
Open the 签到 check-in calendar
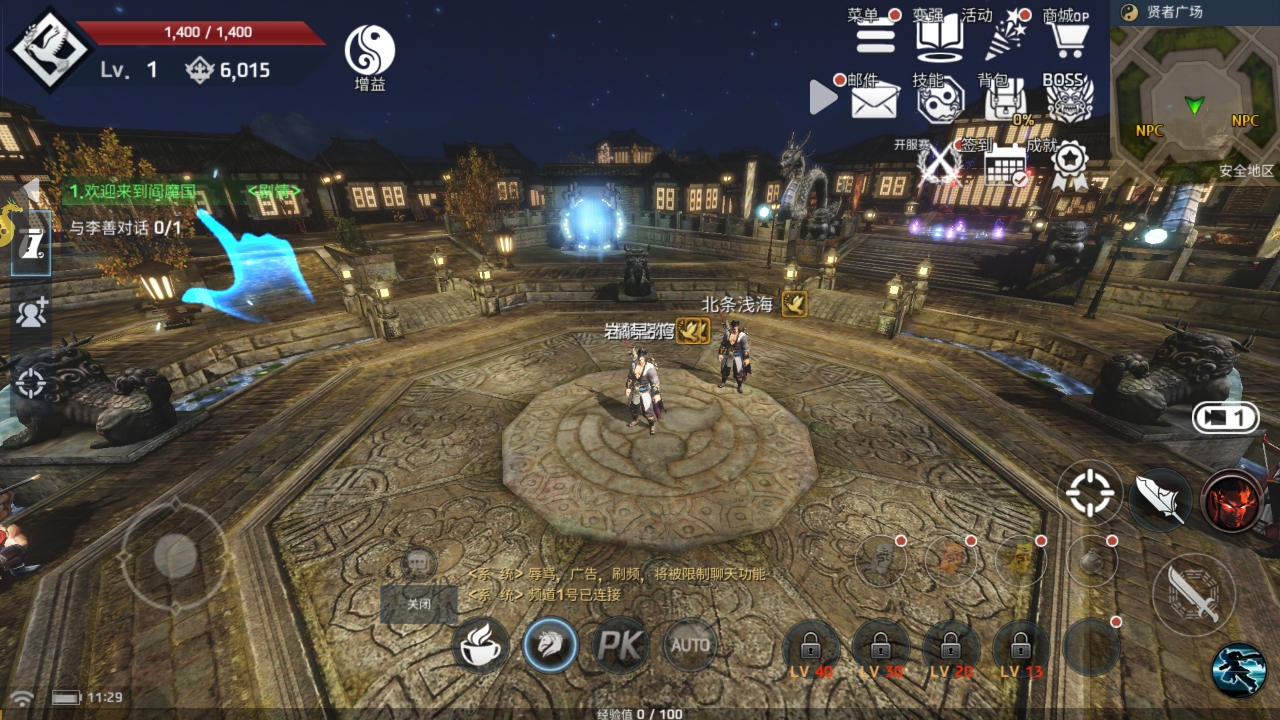[x=1004, y=165]
